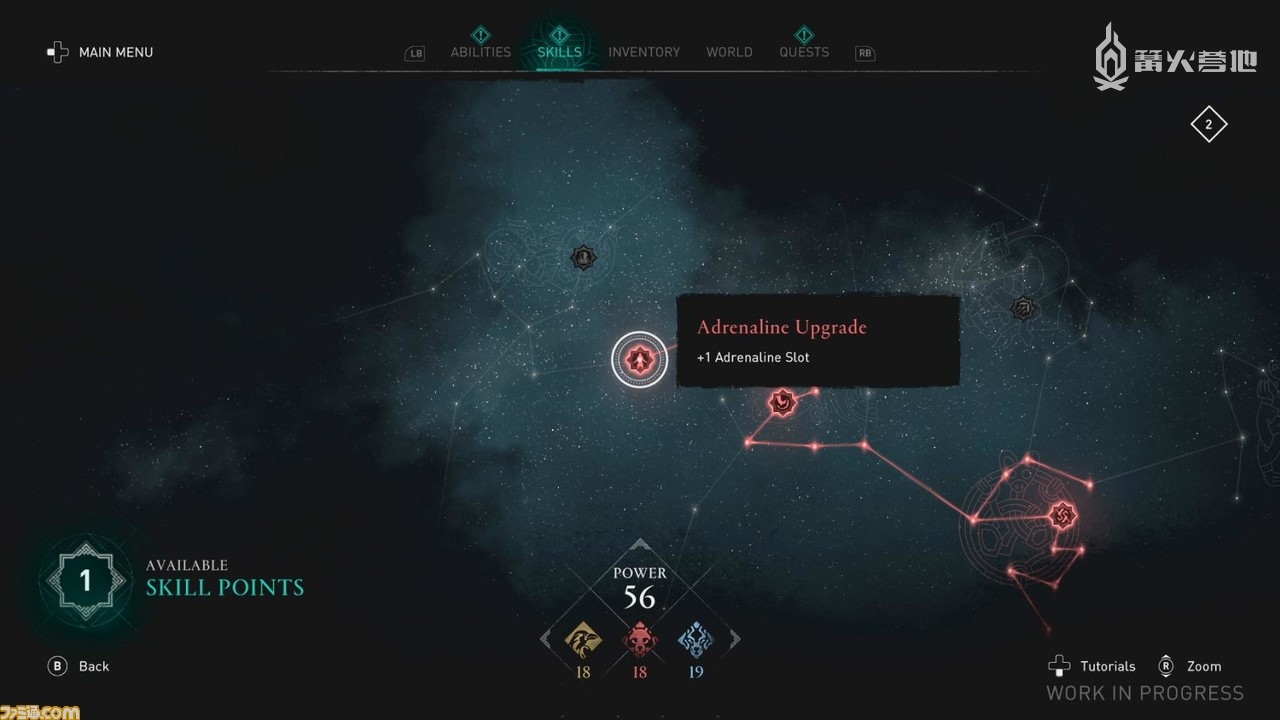Screen dimensions: 1280x720
Task: Select the Skills tab
Action: coord(559,52)
